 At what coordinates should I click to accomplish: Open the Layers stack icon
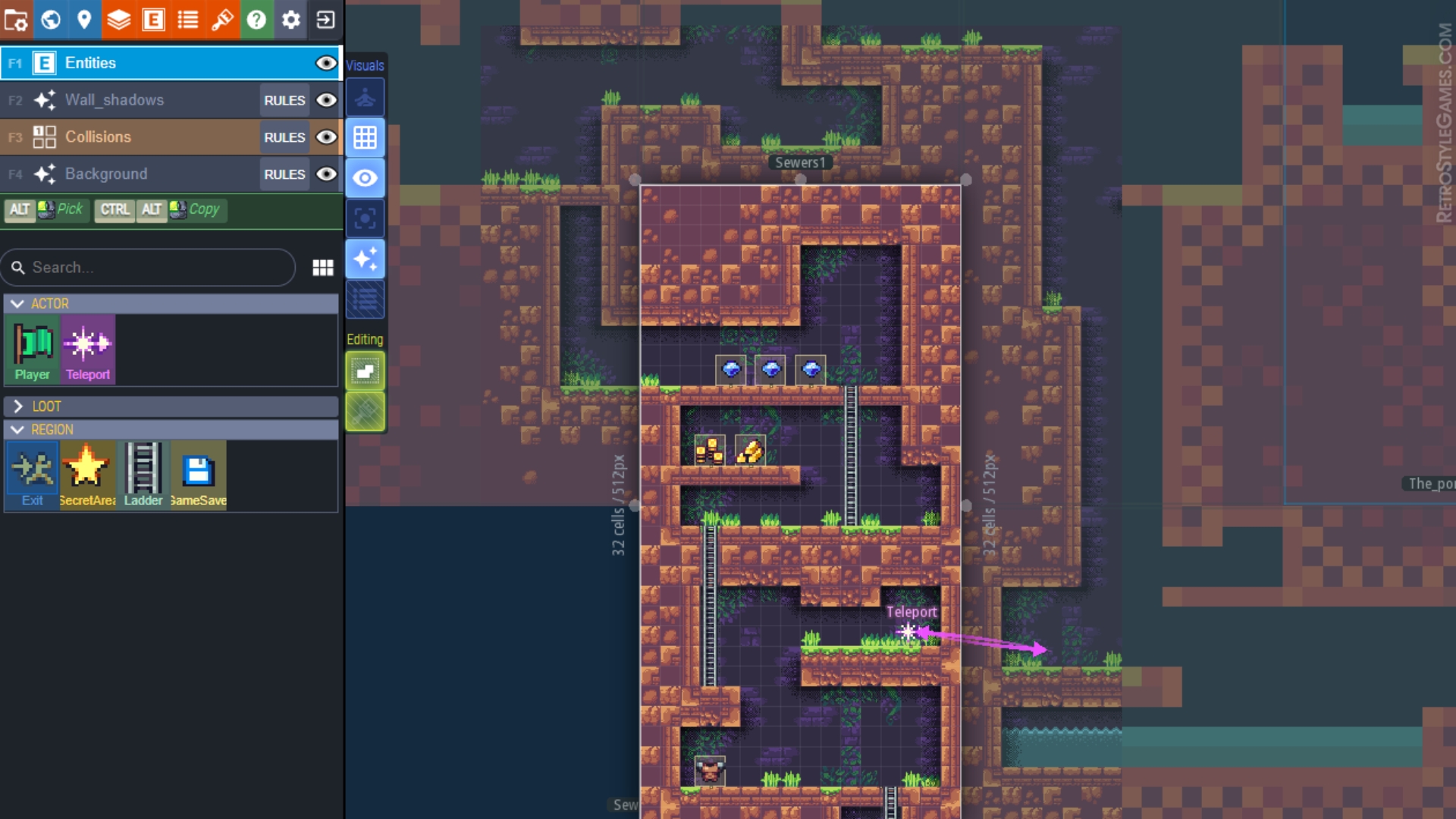pos(118,20)
